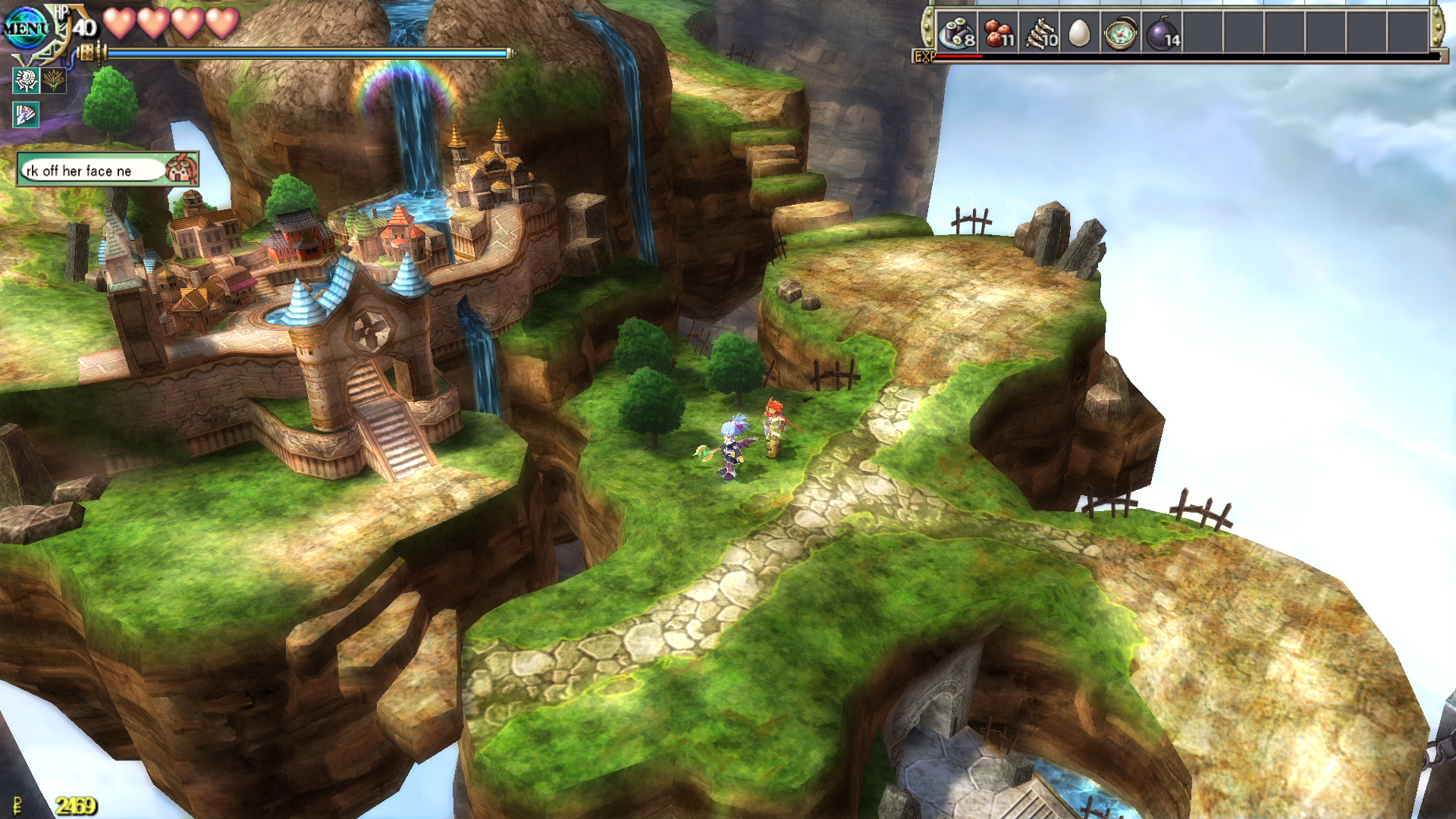Open the round MENU orb
1456x819 pixels.
[26, 29]
